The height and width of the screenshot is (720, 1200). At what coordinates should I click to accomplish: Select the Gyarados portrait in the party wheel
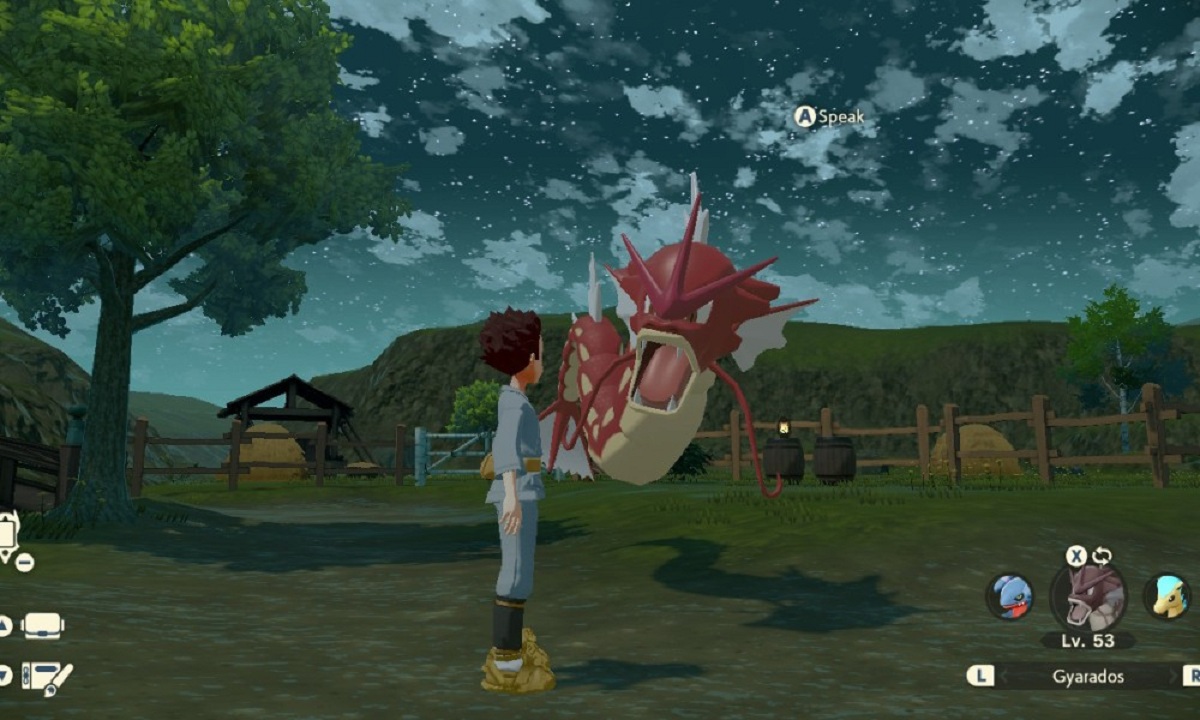(x=1088, y=597)
